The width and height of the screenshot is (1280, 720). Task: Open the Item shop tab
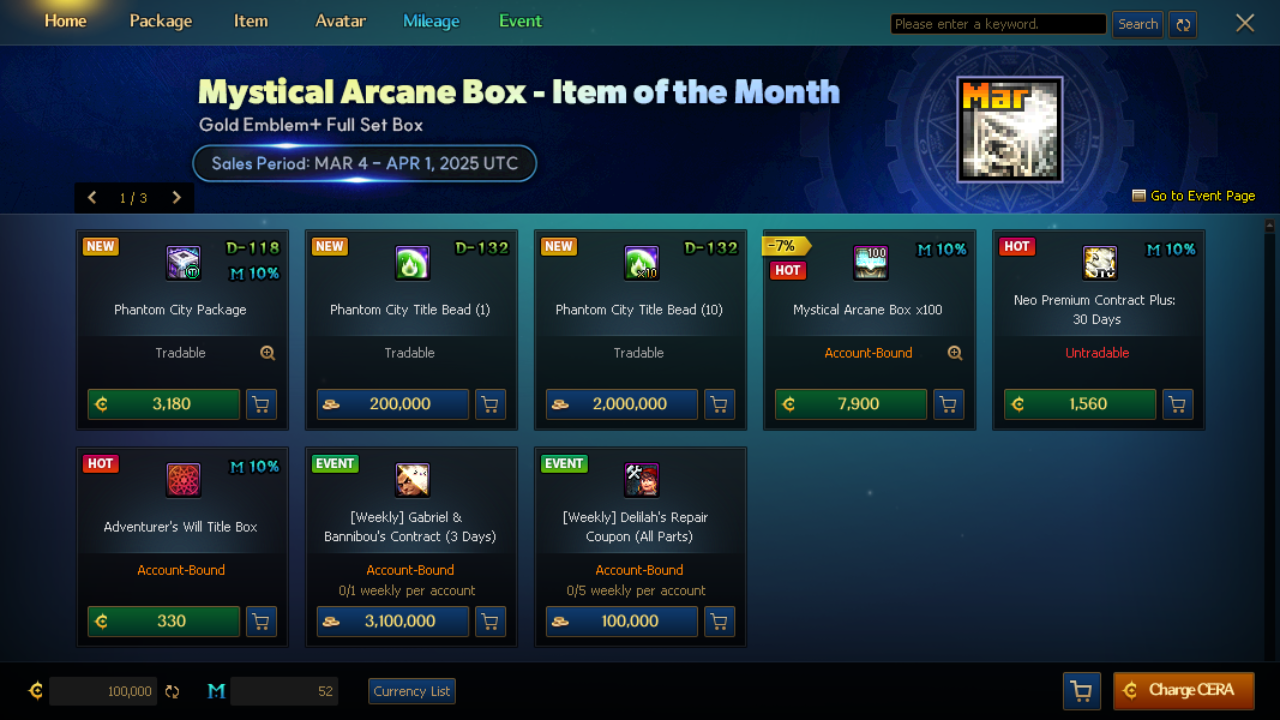250,21
